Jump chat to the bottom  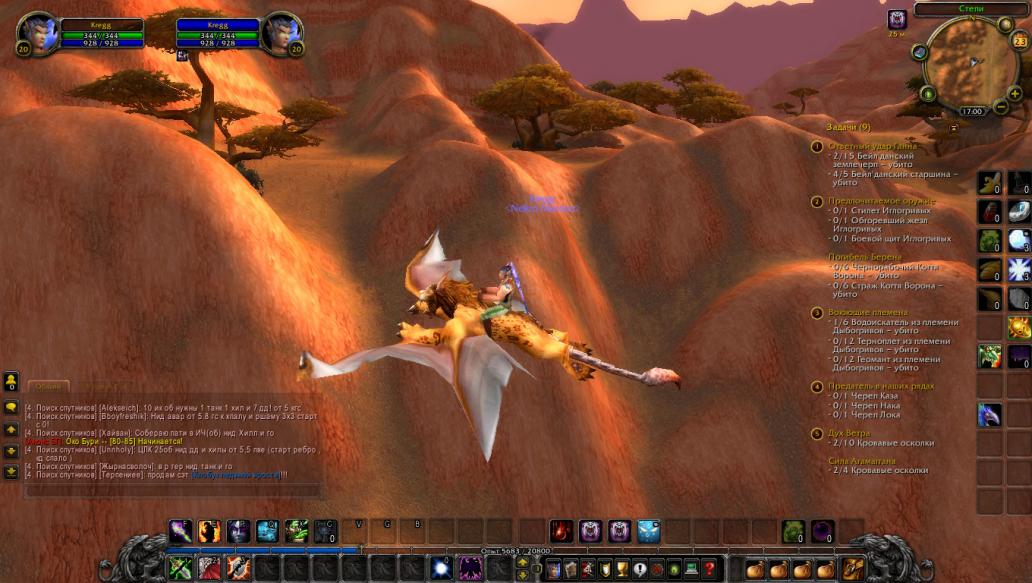point(11,470)
